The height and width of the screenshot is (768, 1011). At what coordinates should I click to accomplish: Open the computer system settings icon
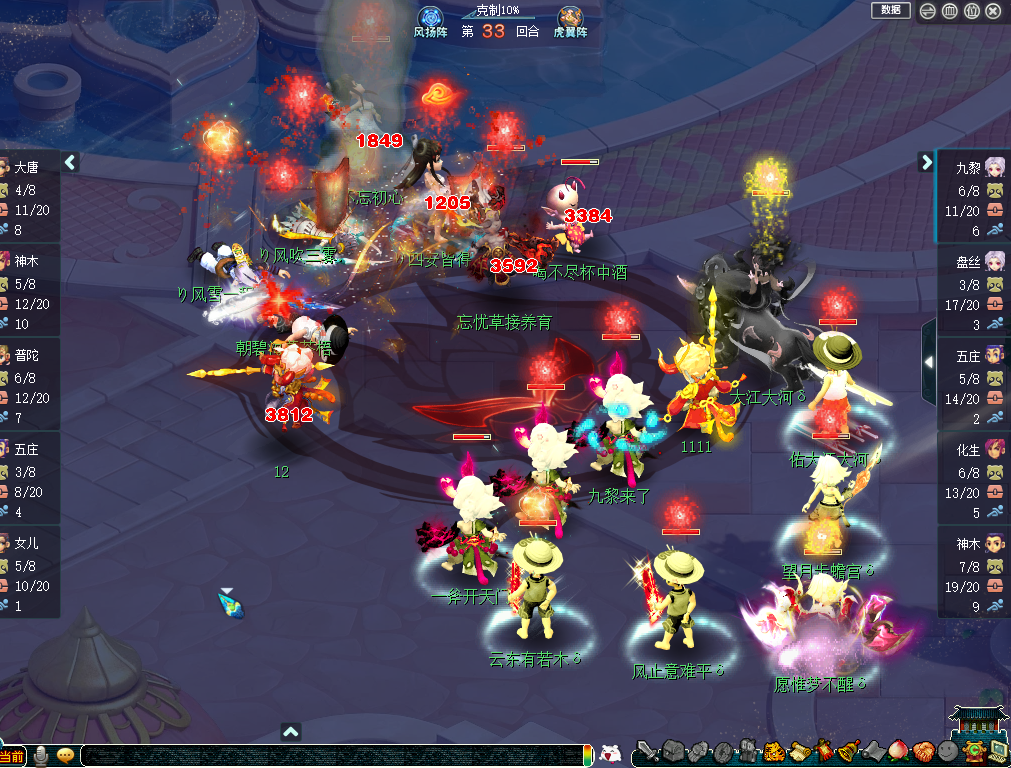997,752
